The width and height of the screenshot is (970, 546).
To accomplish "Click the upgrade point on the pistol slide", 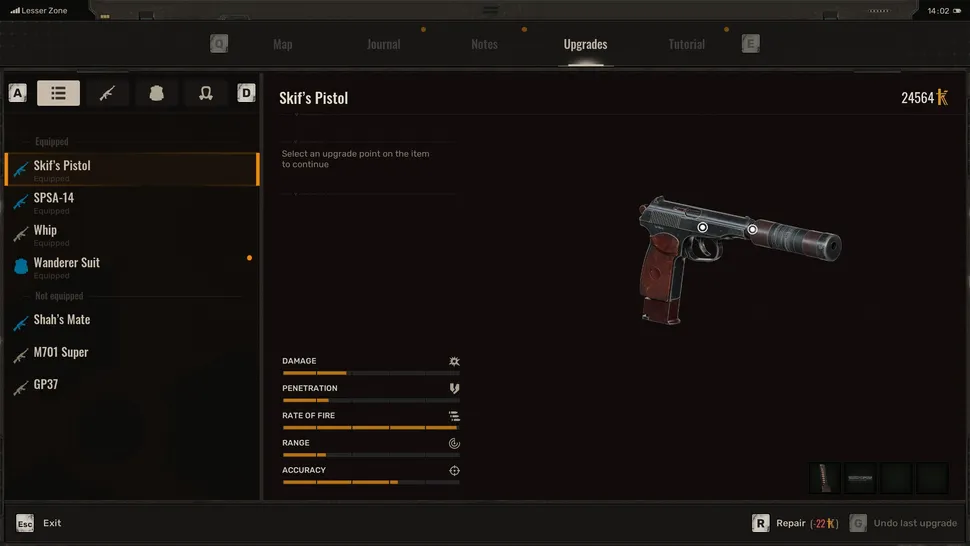I will click(x=703, y=227).
